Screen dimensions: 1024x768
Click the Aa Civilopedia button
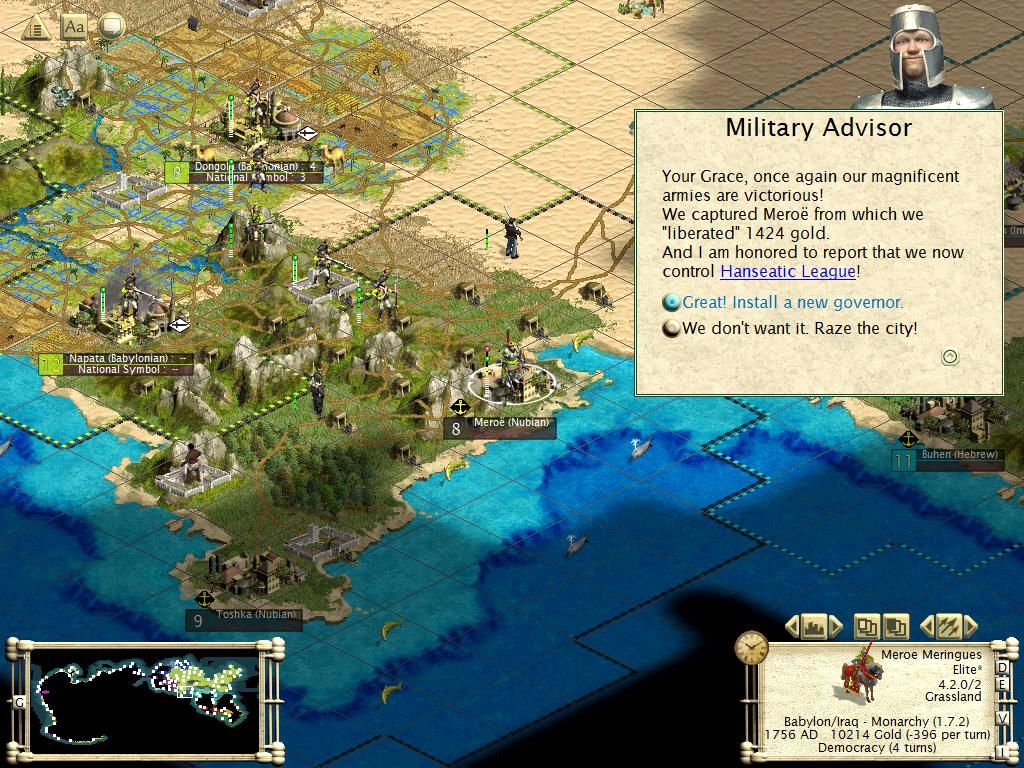pyautogui.click(x=73, y=27)
